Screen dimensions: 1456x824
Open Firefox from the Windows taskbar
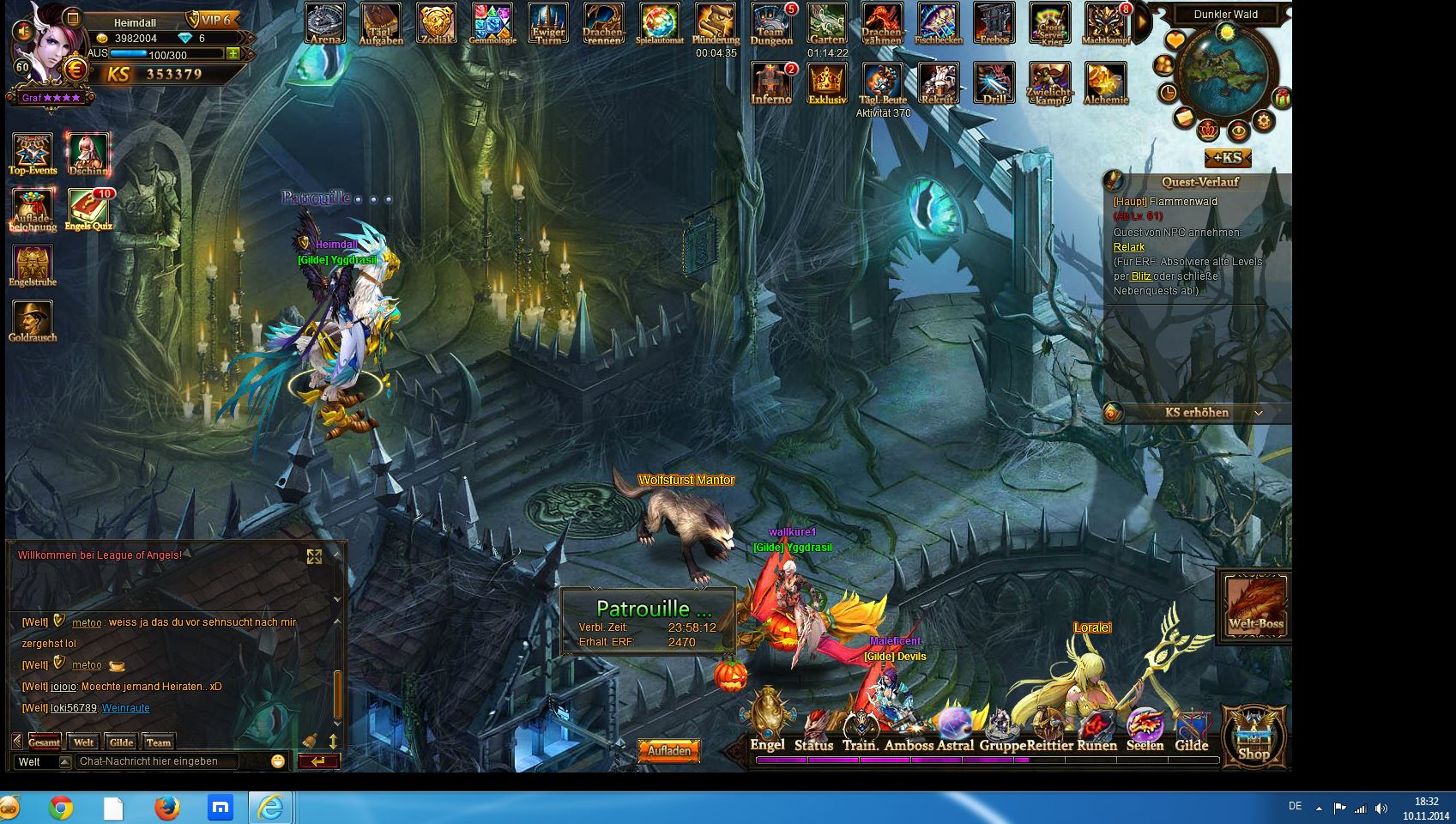pos(167,808)
